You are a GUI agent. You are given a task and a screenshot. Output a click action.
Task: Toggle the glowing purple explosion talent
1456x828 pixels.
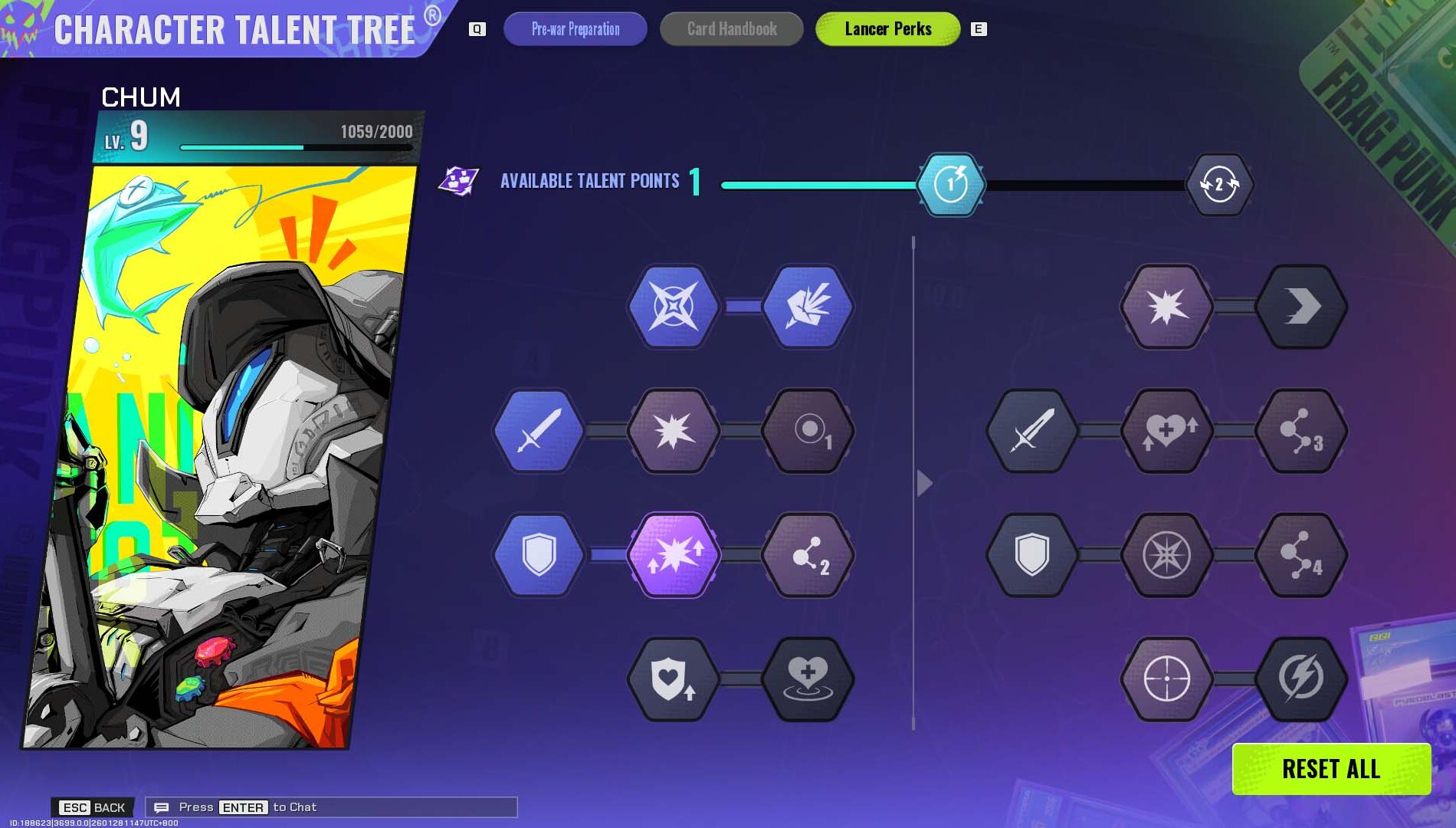click(674, 557)
